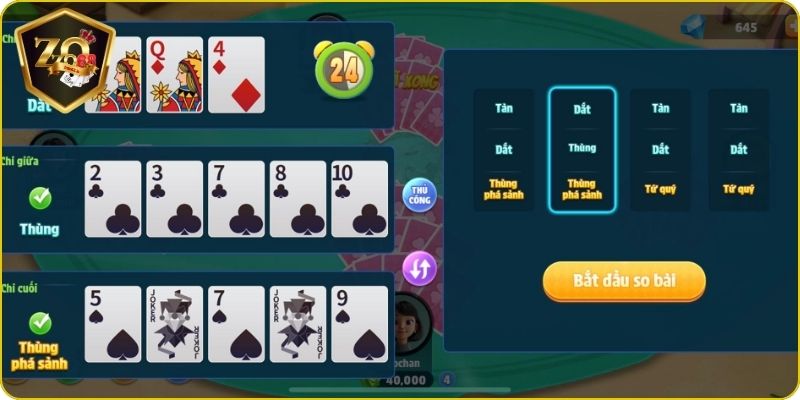Start comparing hands with Bắt đầu so bài
800x400 pixels.
point(624,281)
